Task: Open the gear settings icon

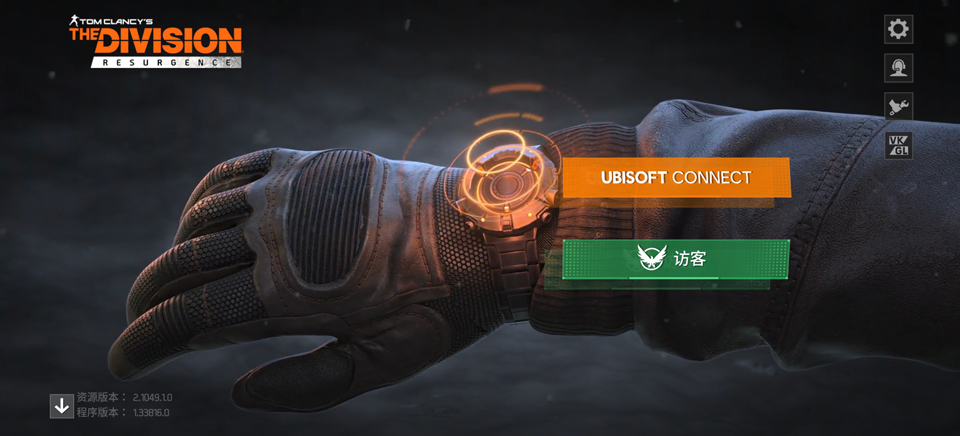Action: pos(898,29)
